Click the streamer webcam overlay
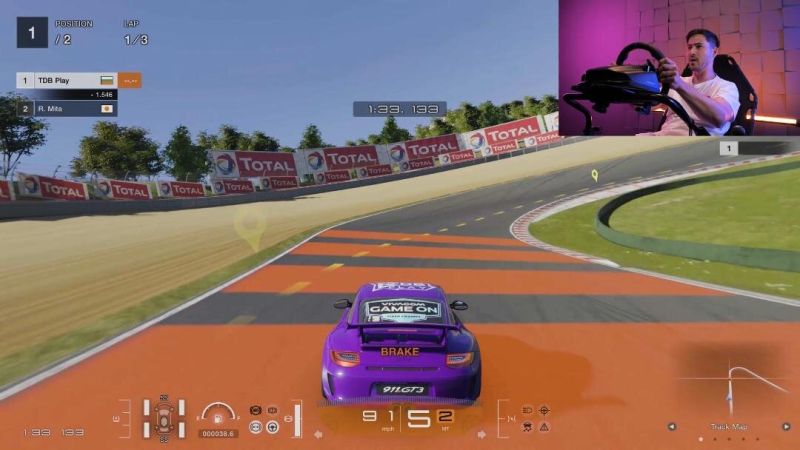Image resolution: width=800 pixels, height=450 pixels. point(678,67)
